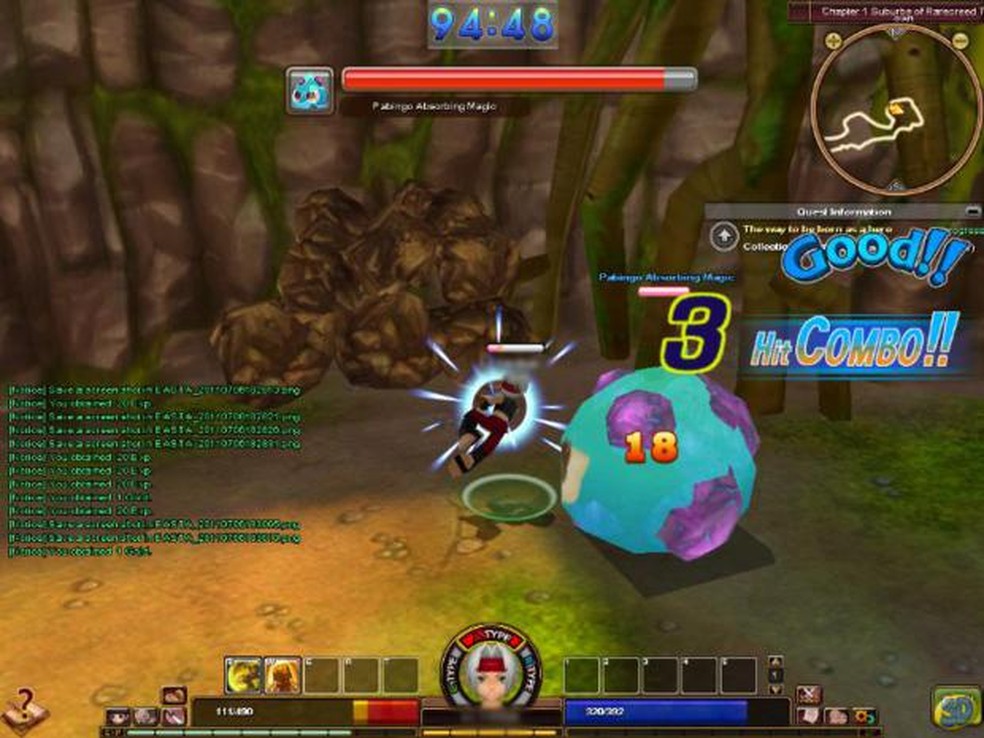
Task: Zoom in the minimap with the plus button
Action: (x=830, y=40)
